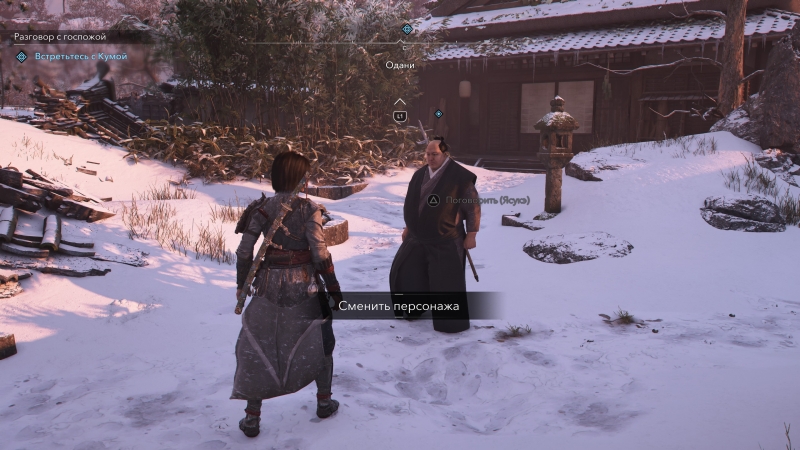Click the diamond objective icon beside the quest objective

click(x=21, y=57)
